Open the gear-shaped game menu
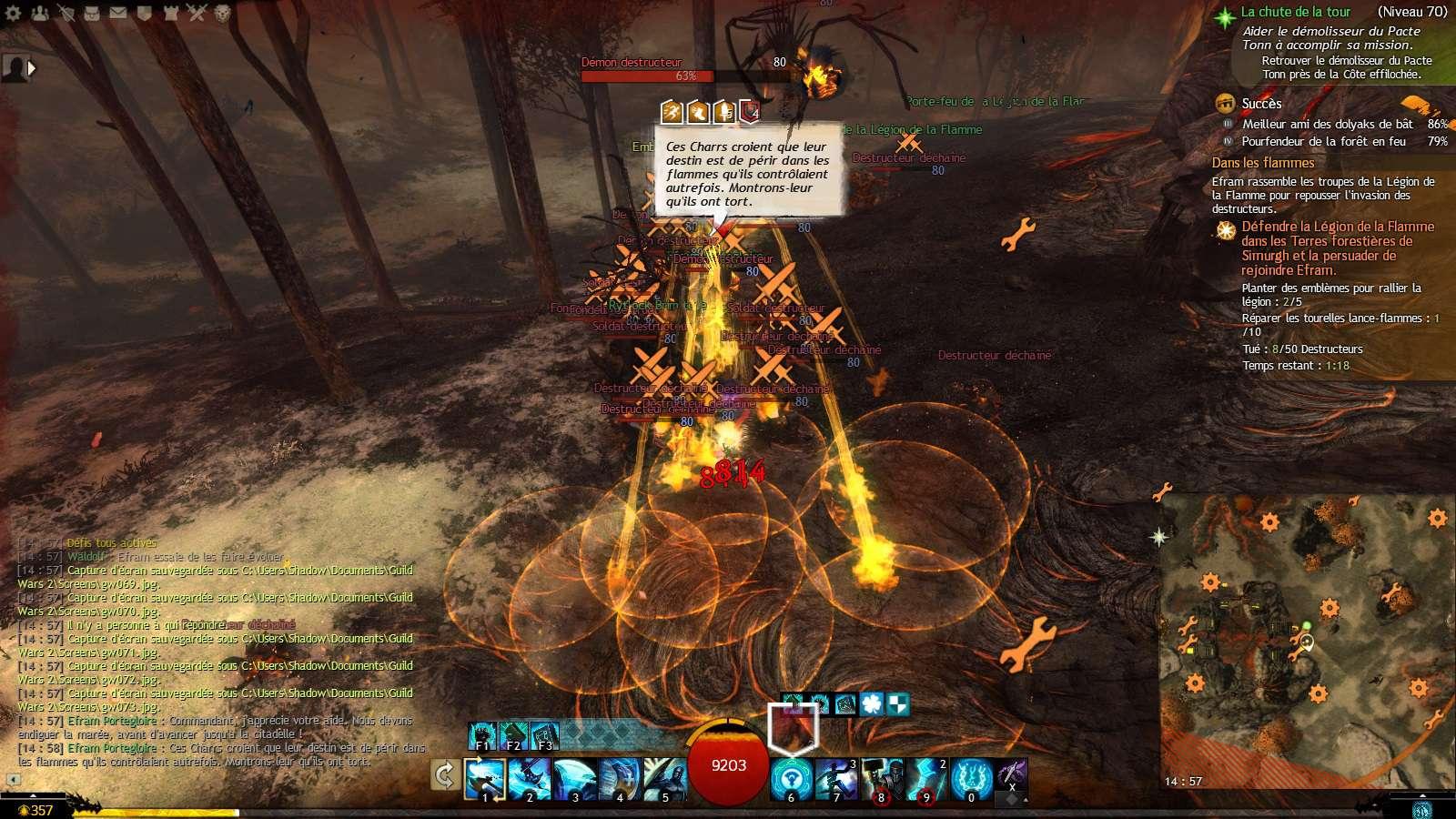Viewport: 1456px width, 819px height. [x=14, y=13]
